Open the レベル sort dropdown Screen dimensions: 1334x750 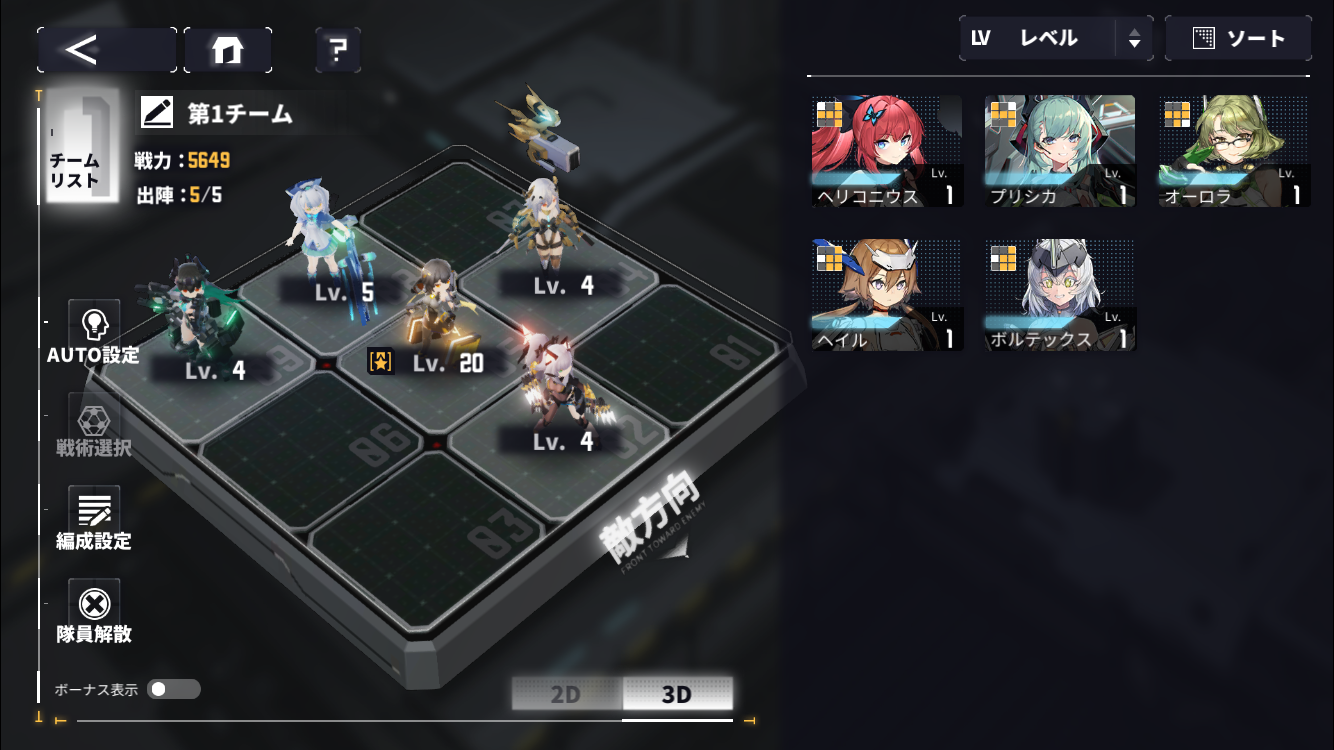[1055, 38]
